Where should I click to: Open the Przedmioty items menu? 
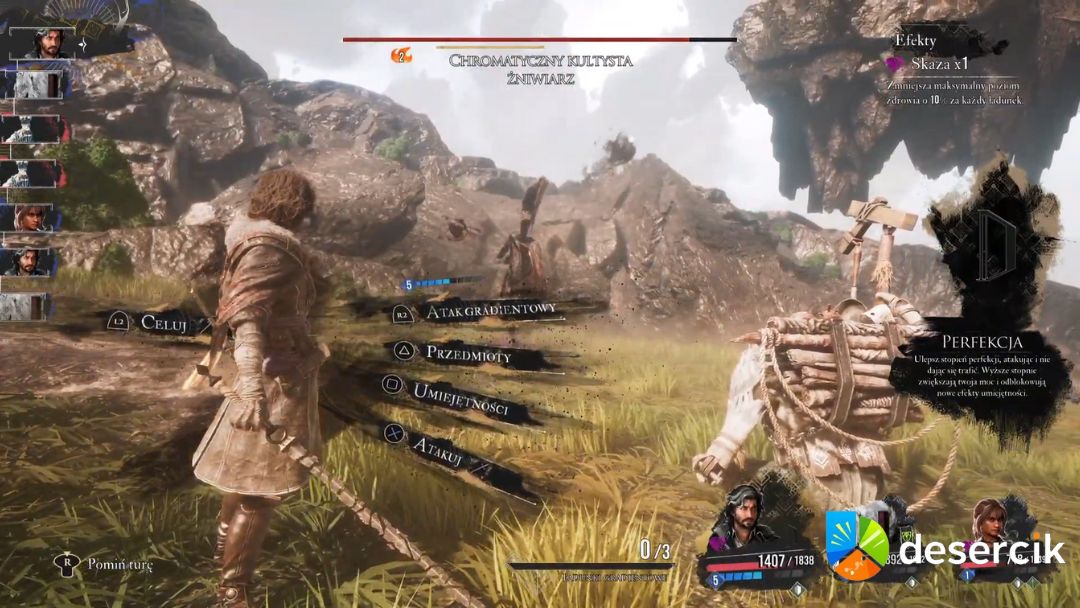pos(468,353)
